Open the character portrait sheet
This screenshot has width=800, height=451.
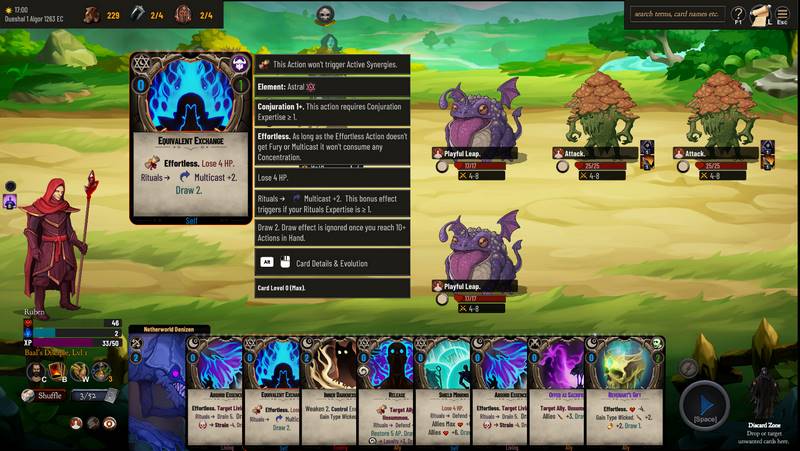[36, 372]
